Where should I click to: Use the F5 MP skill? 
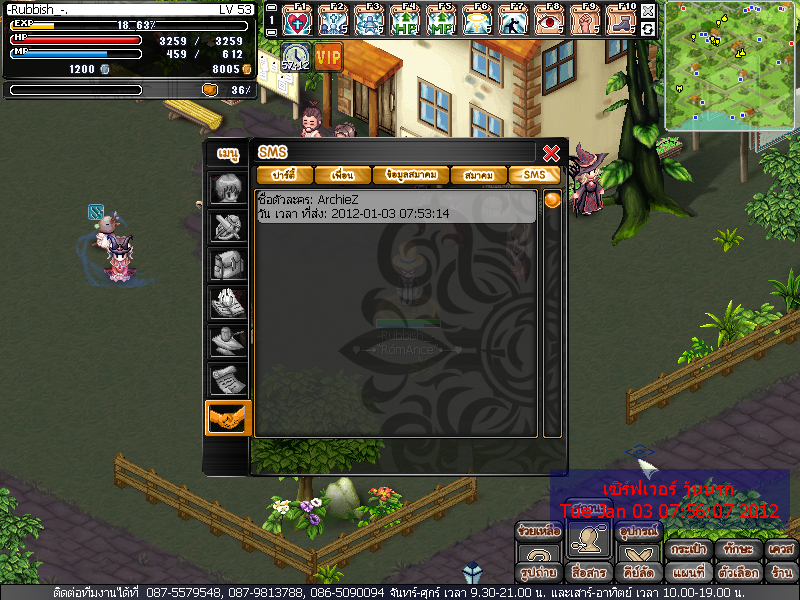pos(442,20)
